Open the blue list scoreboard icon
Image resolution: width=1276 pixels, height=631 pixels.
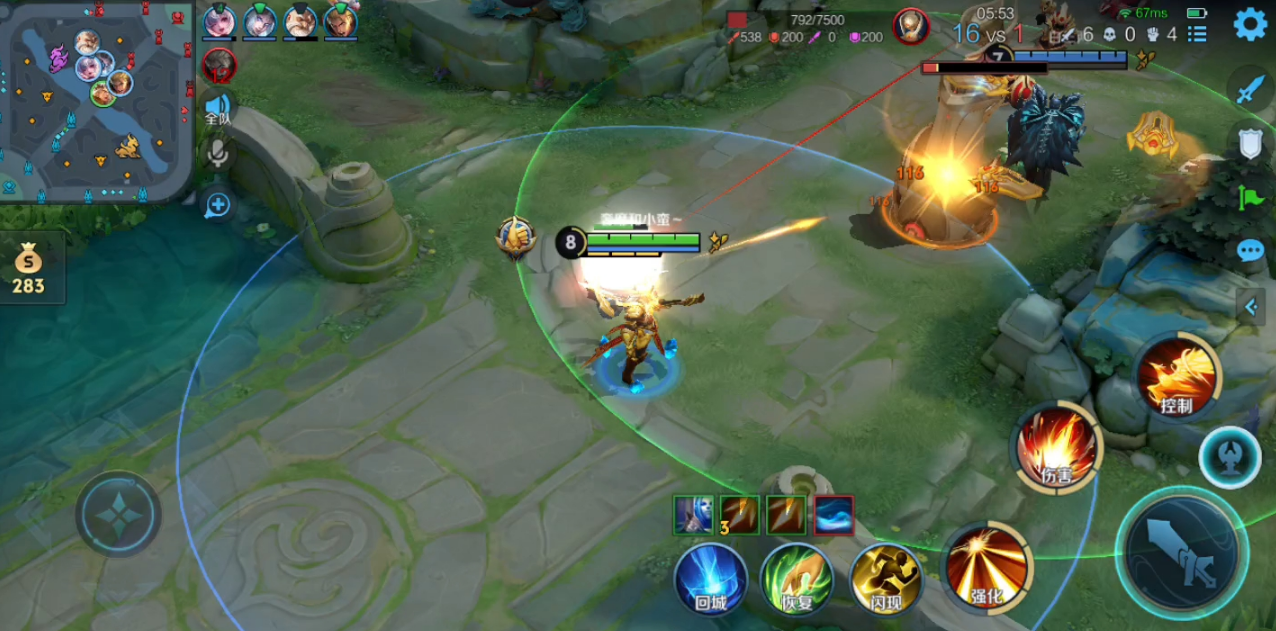pos(1197,34)
